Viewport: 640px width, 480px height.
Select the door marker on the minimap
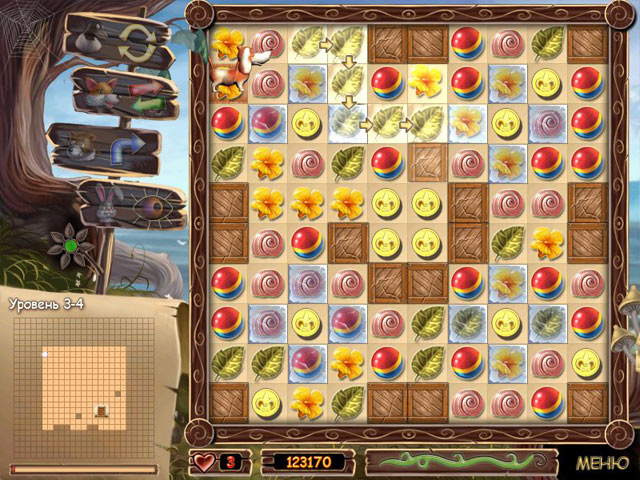pyautogui.click(x=100, y=409)
